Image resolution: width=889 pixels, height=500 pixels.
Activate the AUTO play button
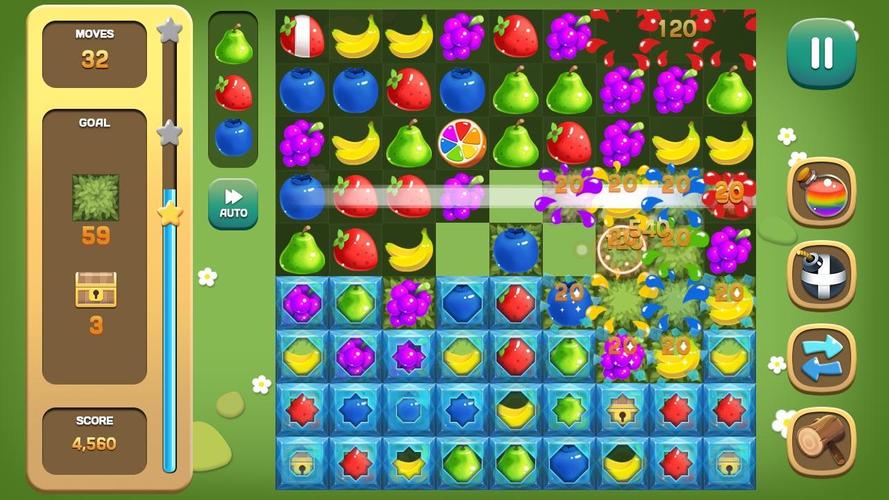(x=233, y=203)
